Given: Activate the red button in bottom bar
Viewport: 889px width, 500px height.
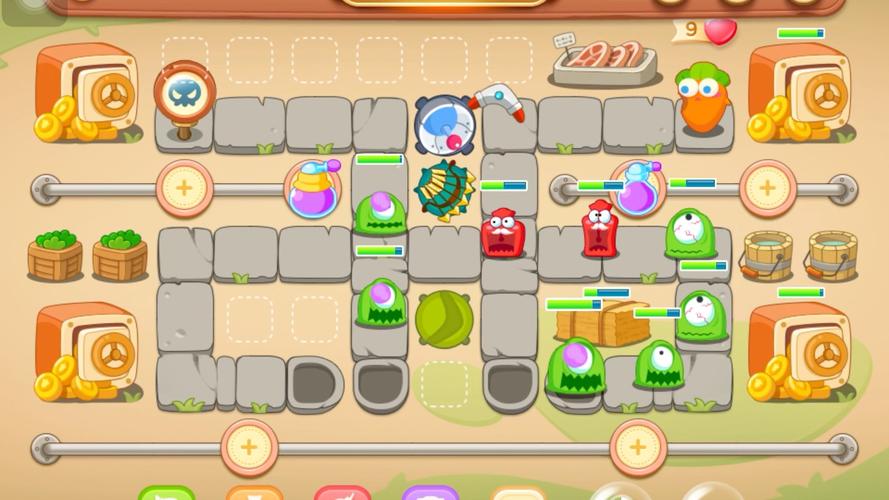Looking at the screenshot, I should [342, 493].
